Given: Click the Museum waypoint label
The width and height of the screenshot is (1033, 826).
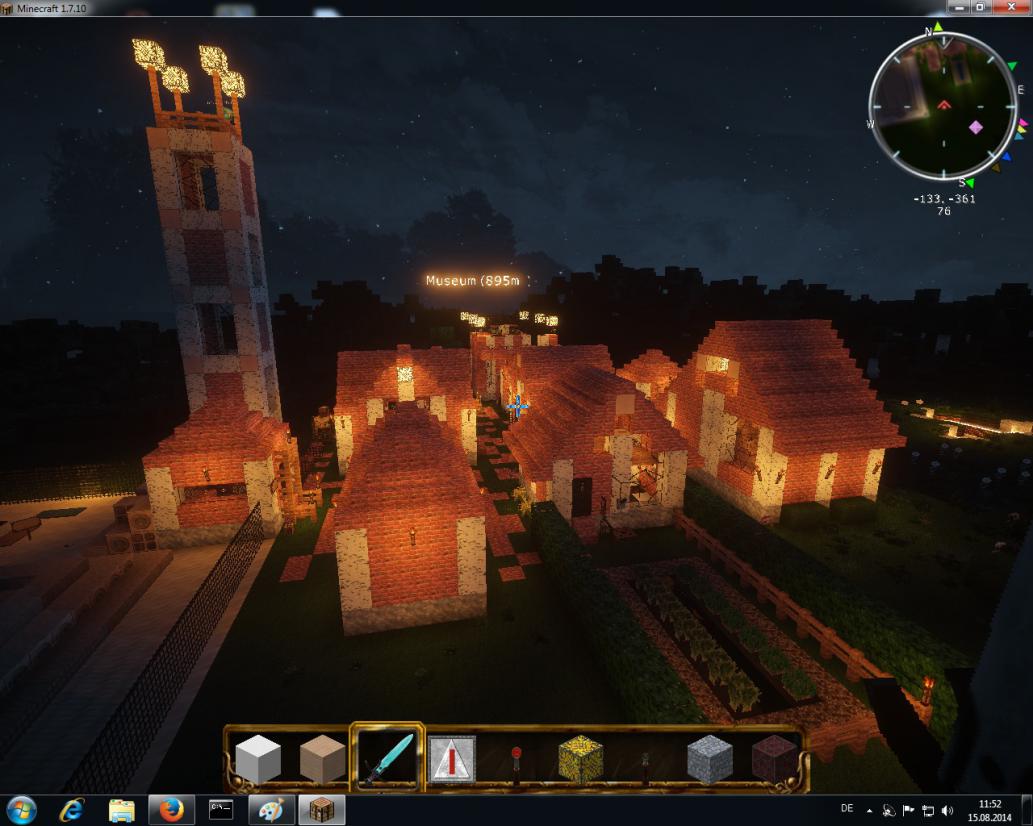Looking at the screenshot, I should 474,281.
